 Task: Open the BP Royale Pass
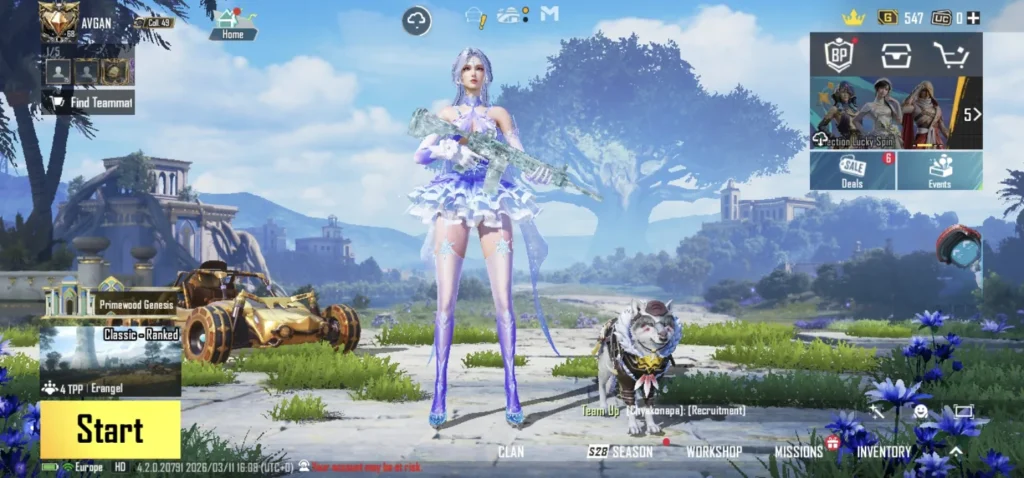coord(838,54)
